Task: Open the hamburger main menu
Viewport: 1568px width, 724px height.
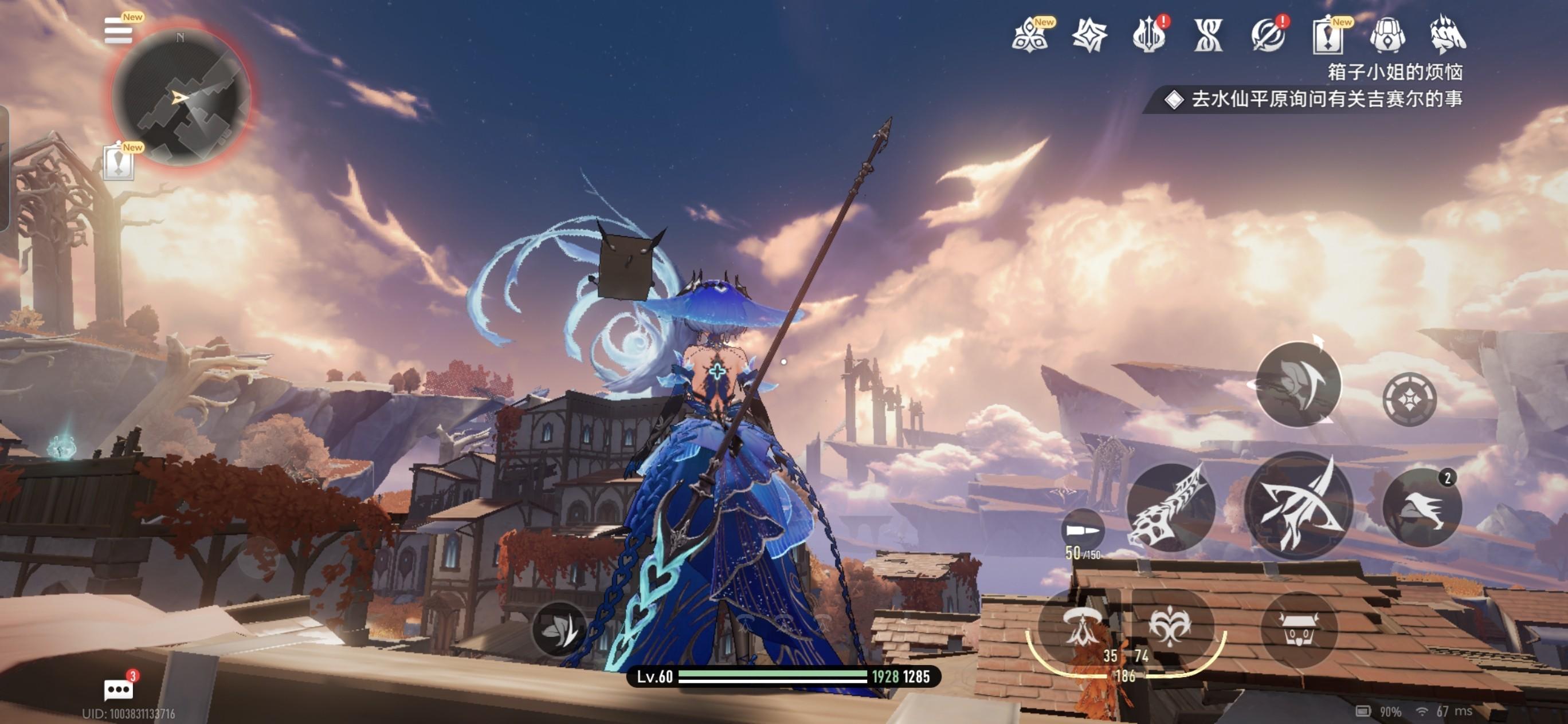Action: (118, 30)
